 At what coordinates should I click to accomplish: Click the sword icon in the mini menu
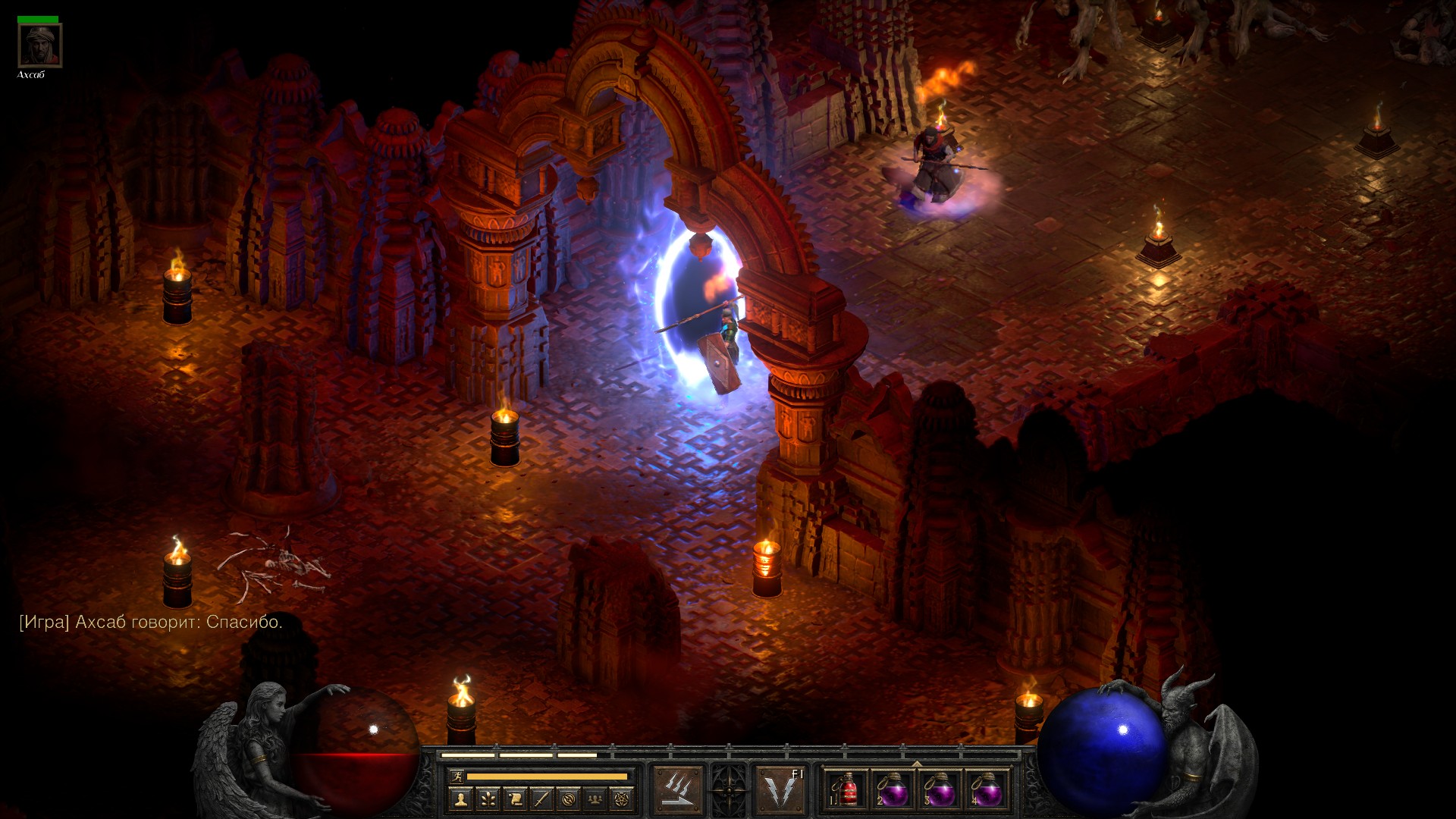[x=541, y=799]
